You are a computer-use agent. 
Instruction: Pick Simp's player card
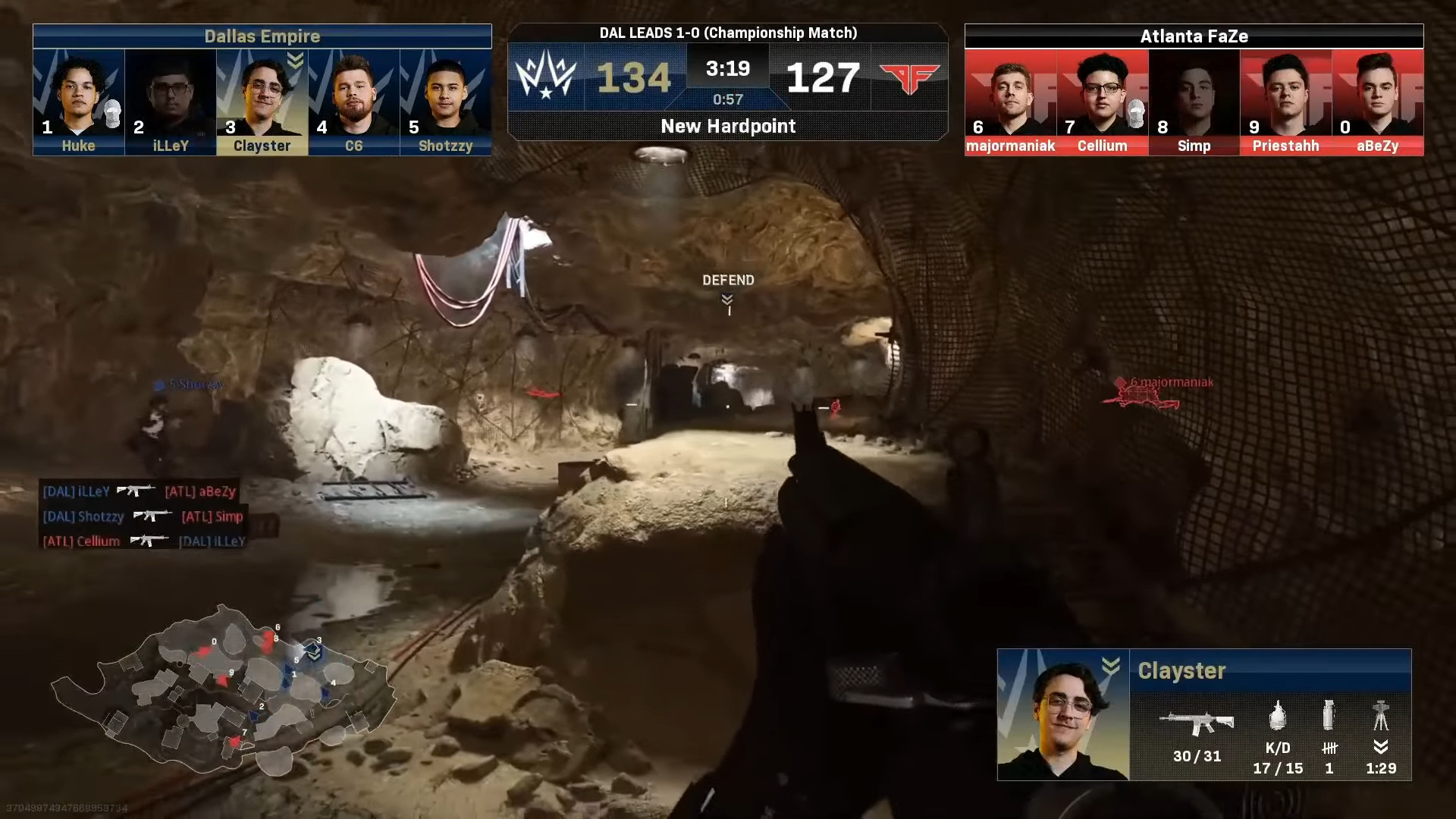point(1194,102)
